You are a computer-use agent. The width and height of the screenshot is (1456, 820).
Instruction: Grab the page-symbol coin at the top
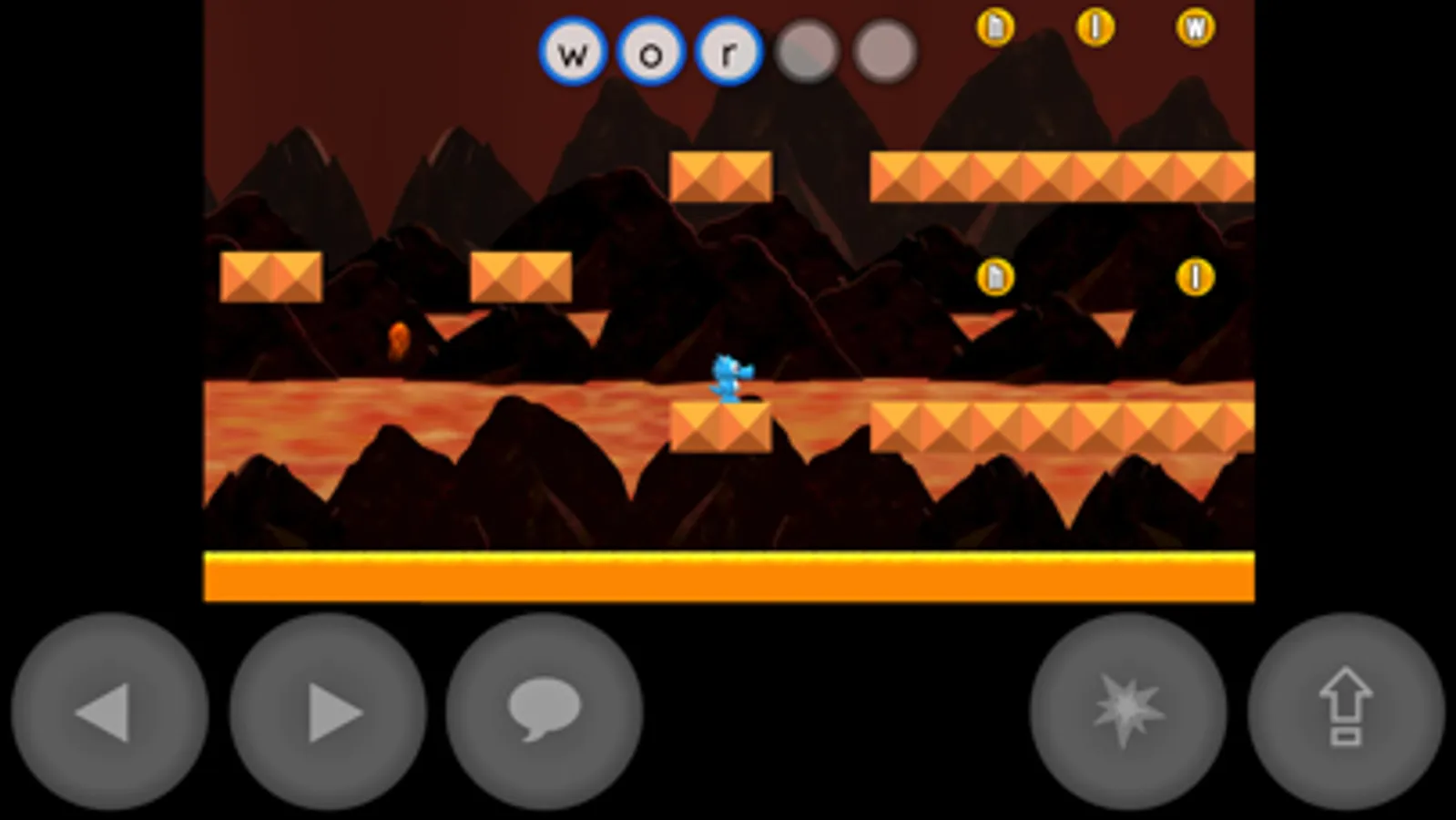point(996,28)
